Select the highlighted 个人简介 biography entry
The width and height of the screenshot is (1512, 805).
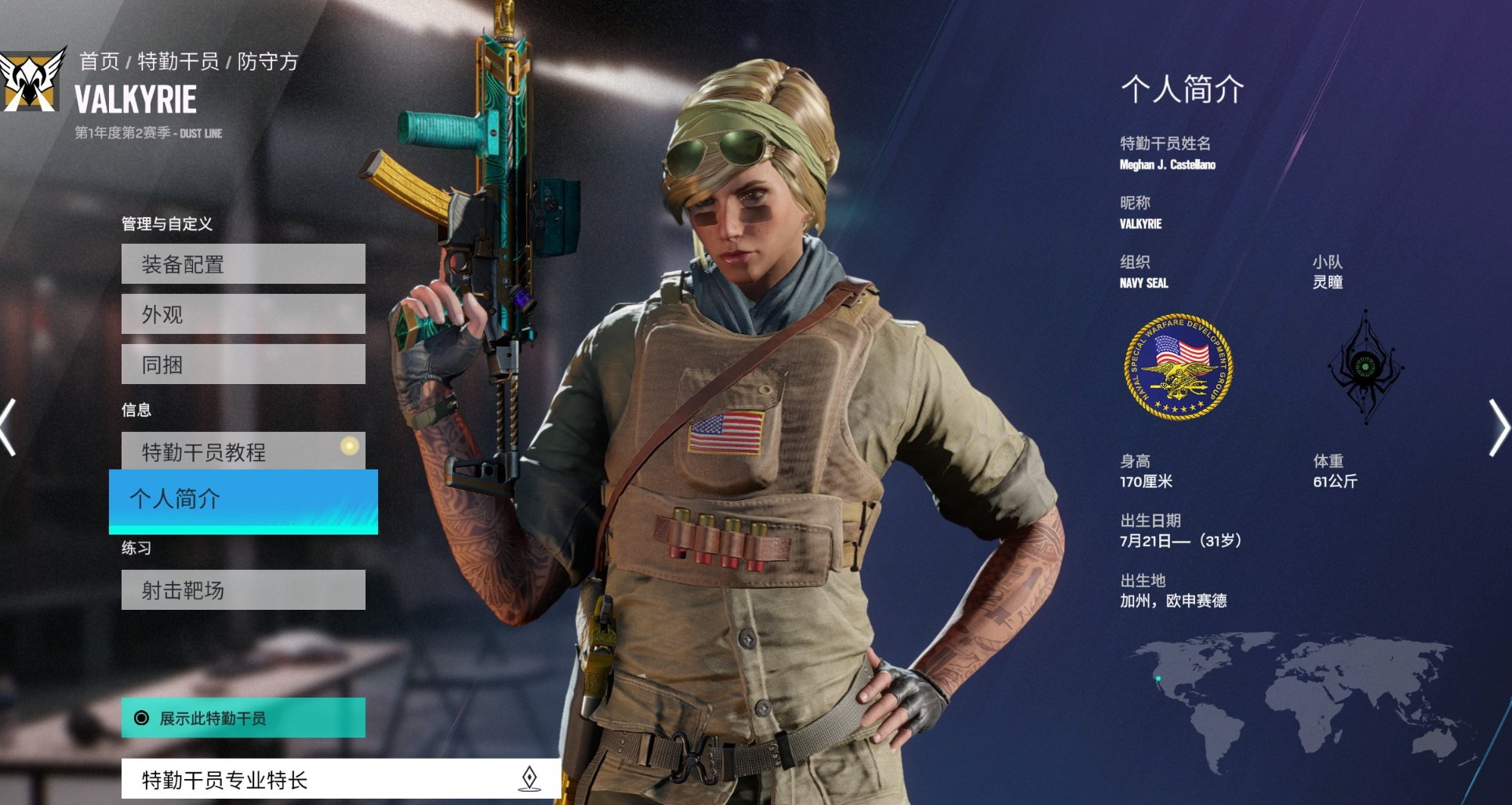click(x=243, y=500)
